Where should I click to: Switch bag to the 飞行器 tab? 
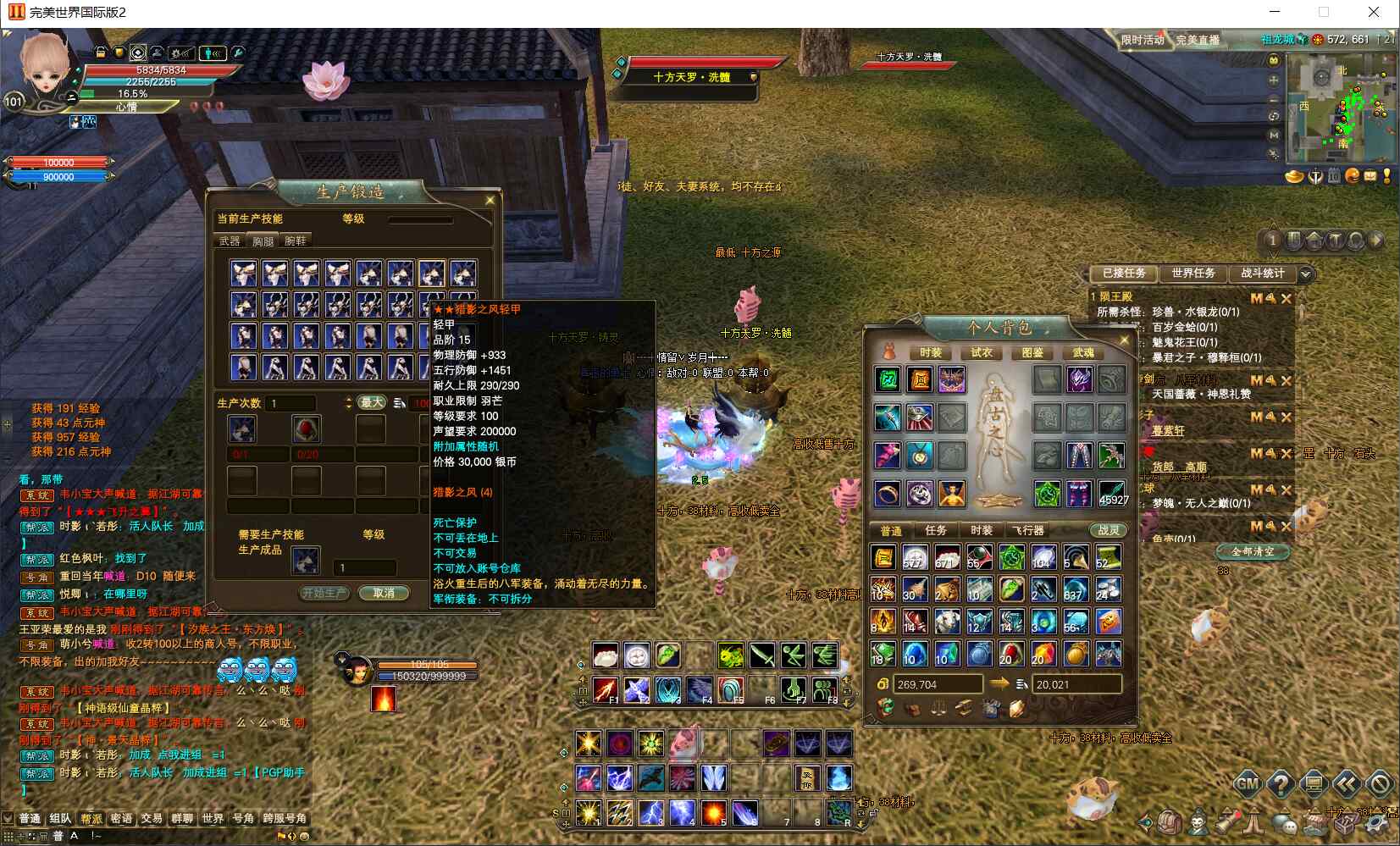point(1027,530)
